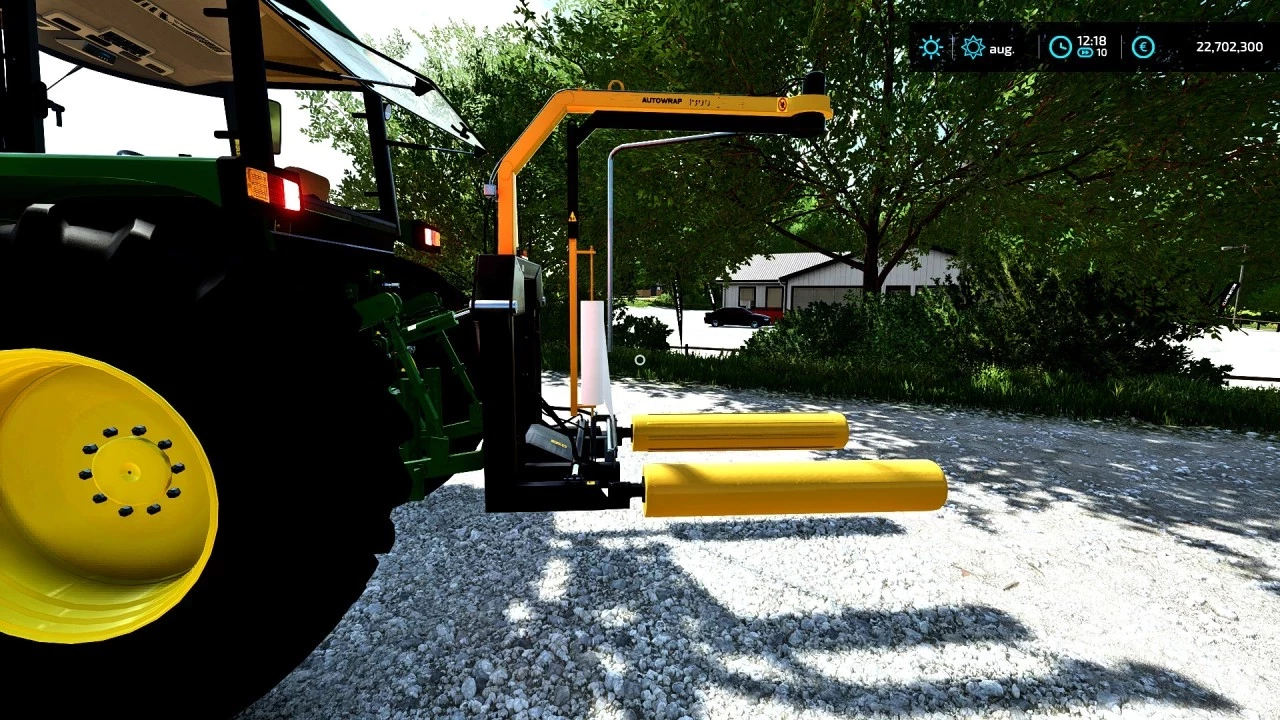
Task: Click the current weather sun icon
Action: pos(931,47)
